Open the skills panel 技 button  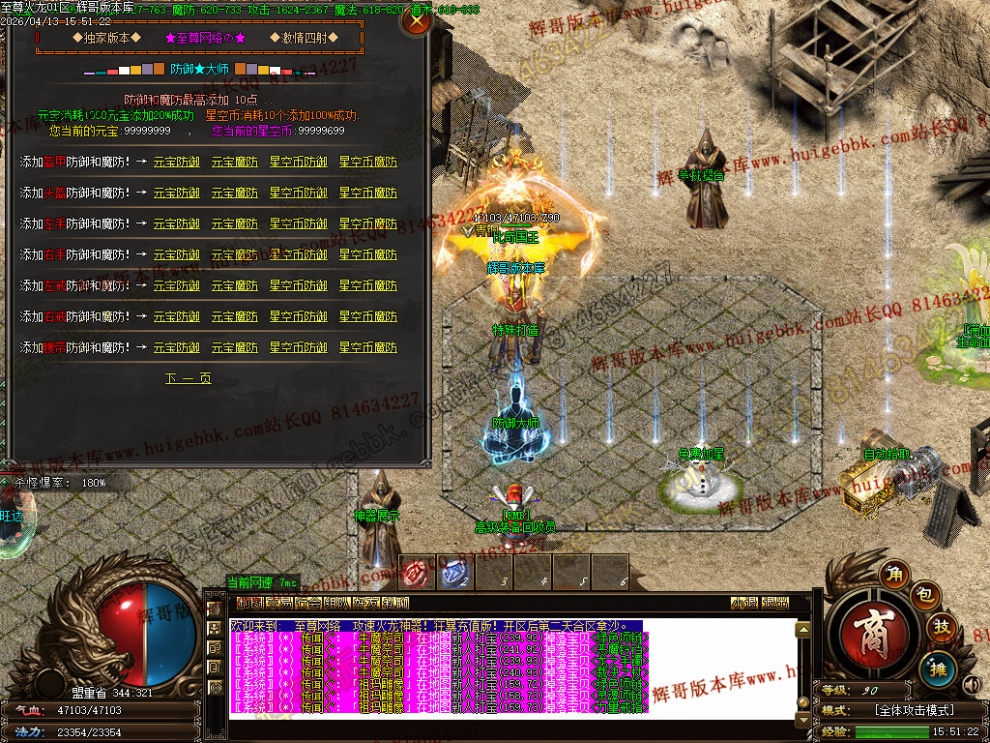(x=942, y=627)
